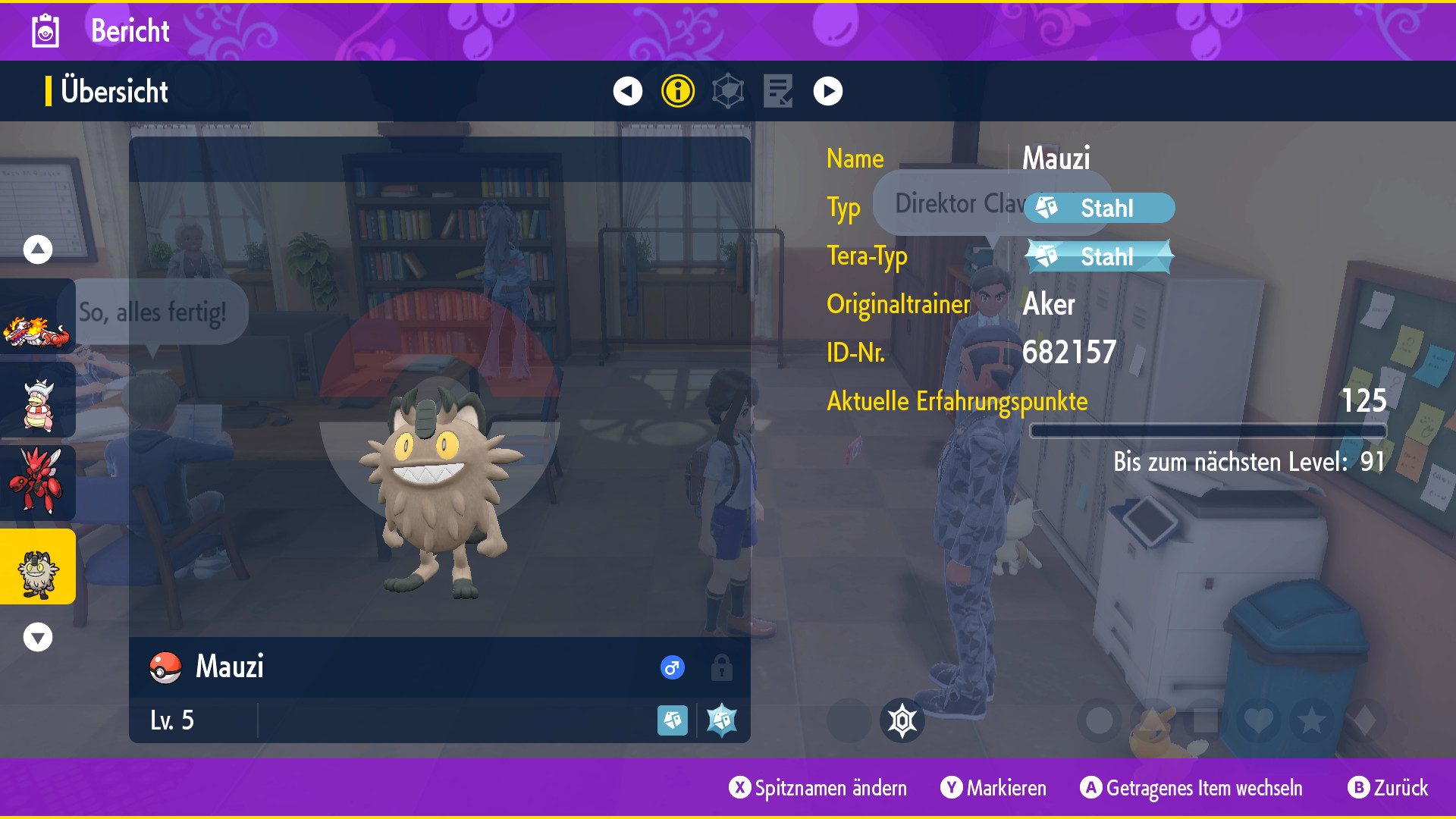Viewport: 1456px width, 819px height.
Task: Toggle the lock icon beside Mauzi
Action: [x=721, y=667]
